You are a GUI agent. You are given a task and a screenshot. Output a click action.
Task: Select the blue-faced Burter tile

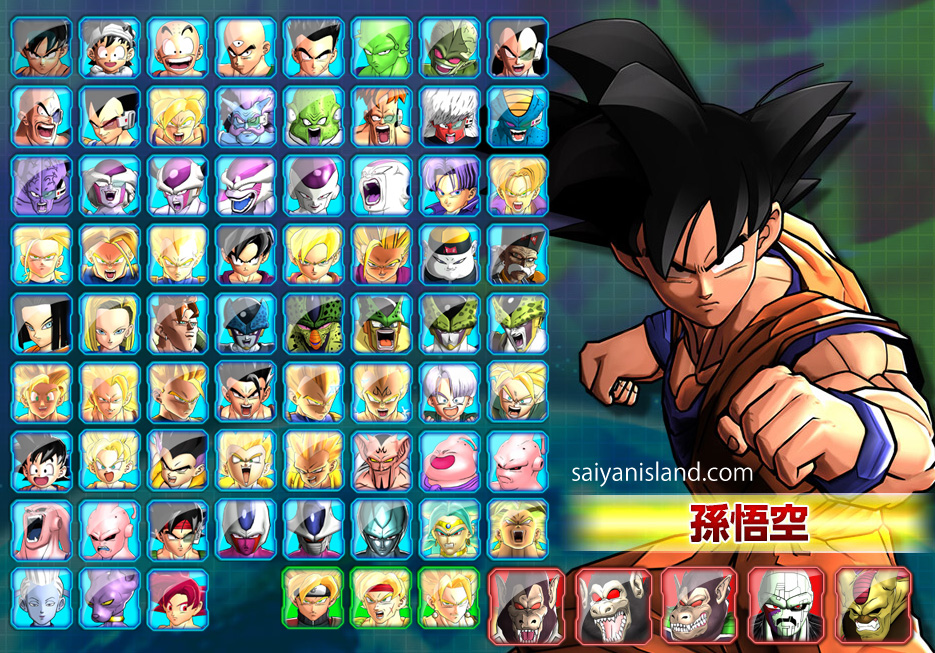point(517,116)
